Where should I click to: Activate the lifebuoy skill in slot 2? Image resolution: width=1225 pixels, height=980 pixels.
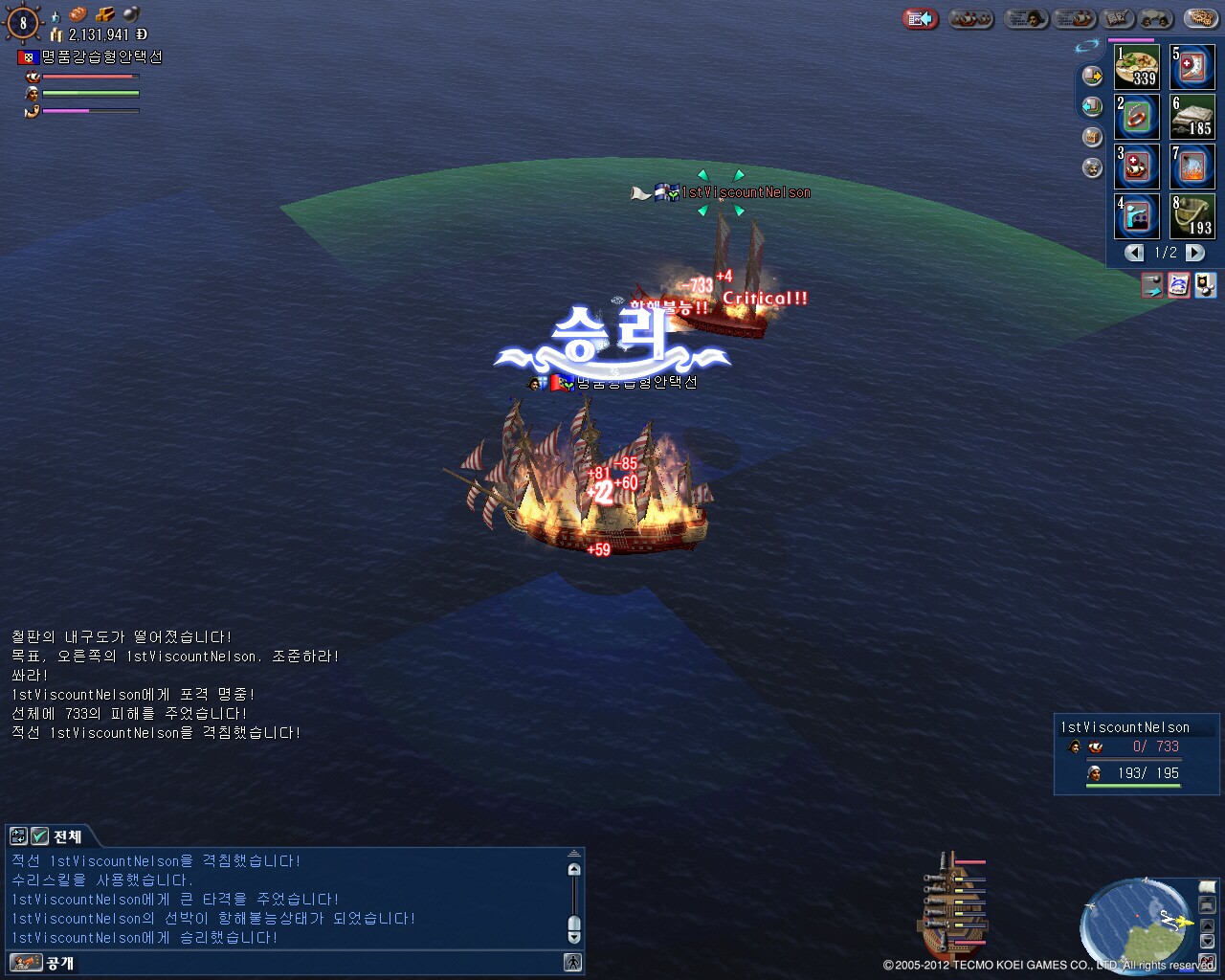(x=1137, y=117)
